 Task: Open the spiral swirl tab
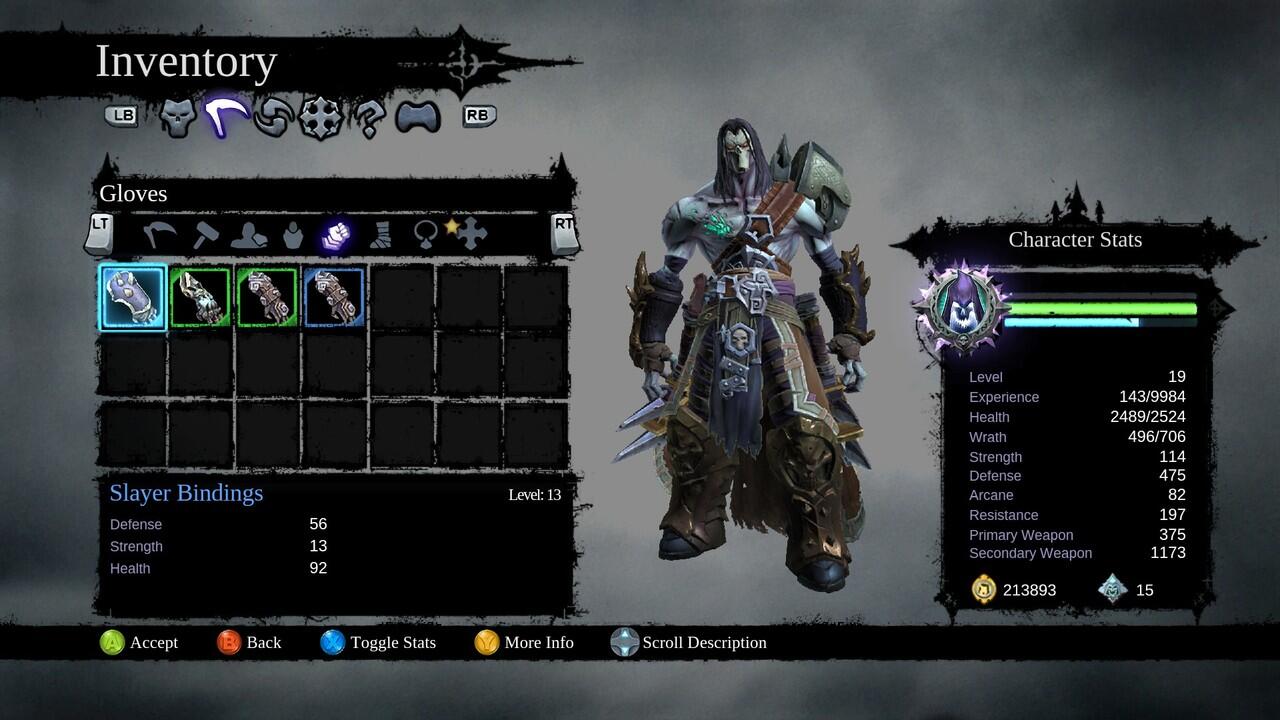(272, 118)
